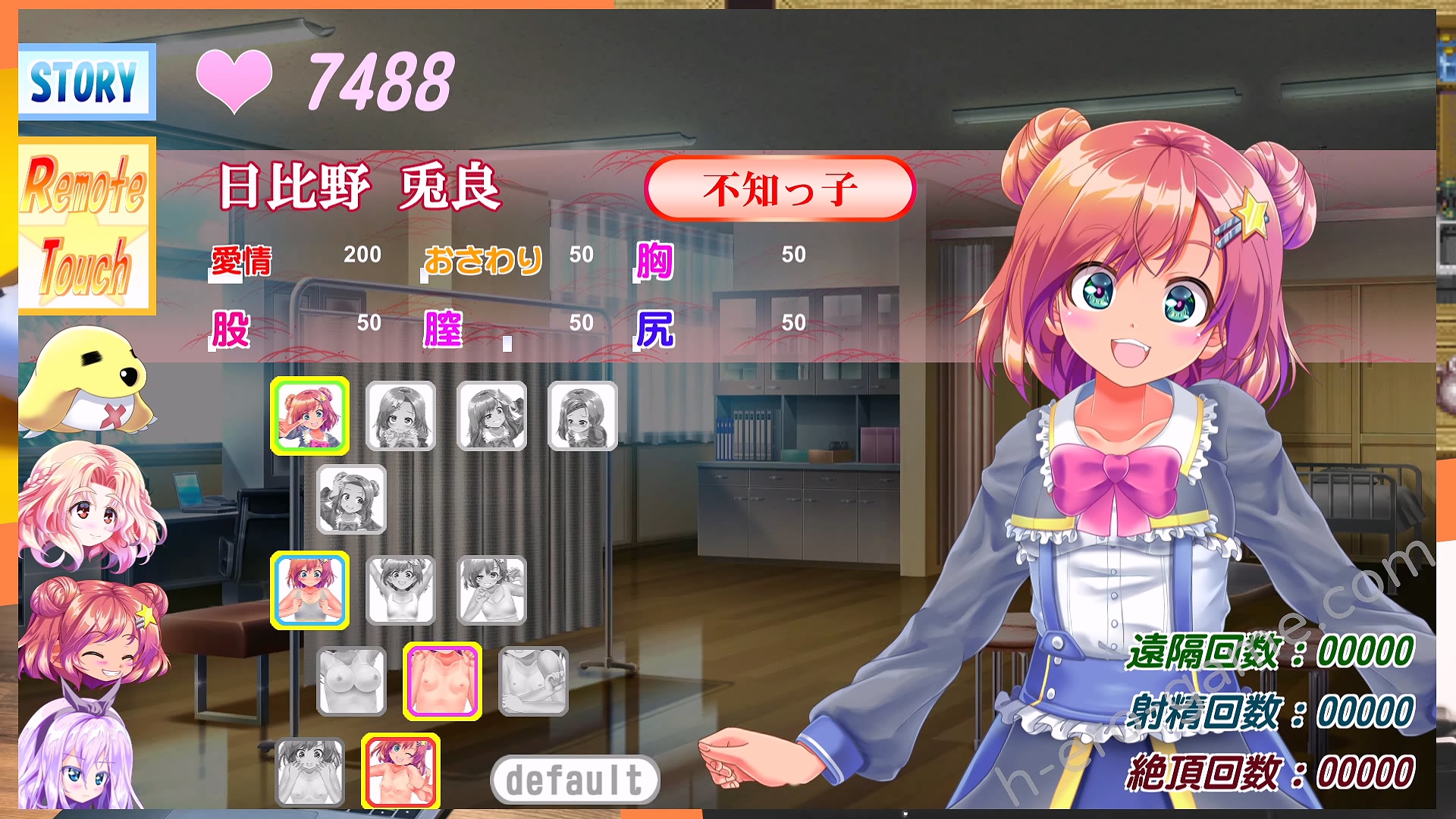The image size is (1456, 819).
Task: Select the green-bordered colored hairstyle thumbnail
Action: [309, 416]
